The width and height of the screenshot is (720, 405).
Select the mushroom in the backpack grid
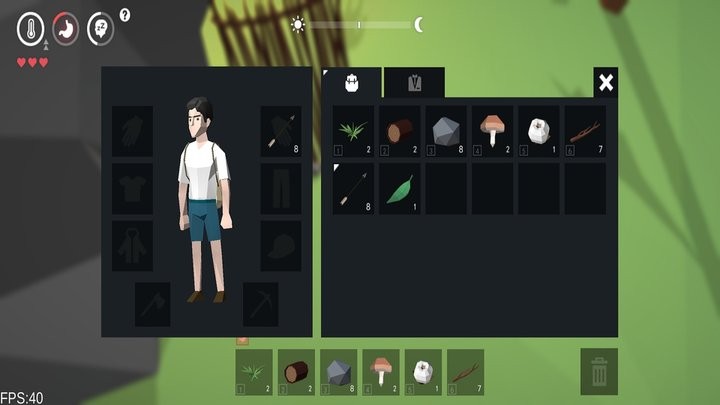point(492,132)
